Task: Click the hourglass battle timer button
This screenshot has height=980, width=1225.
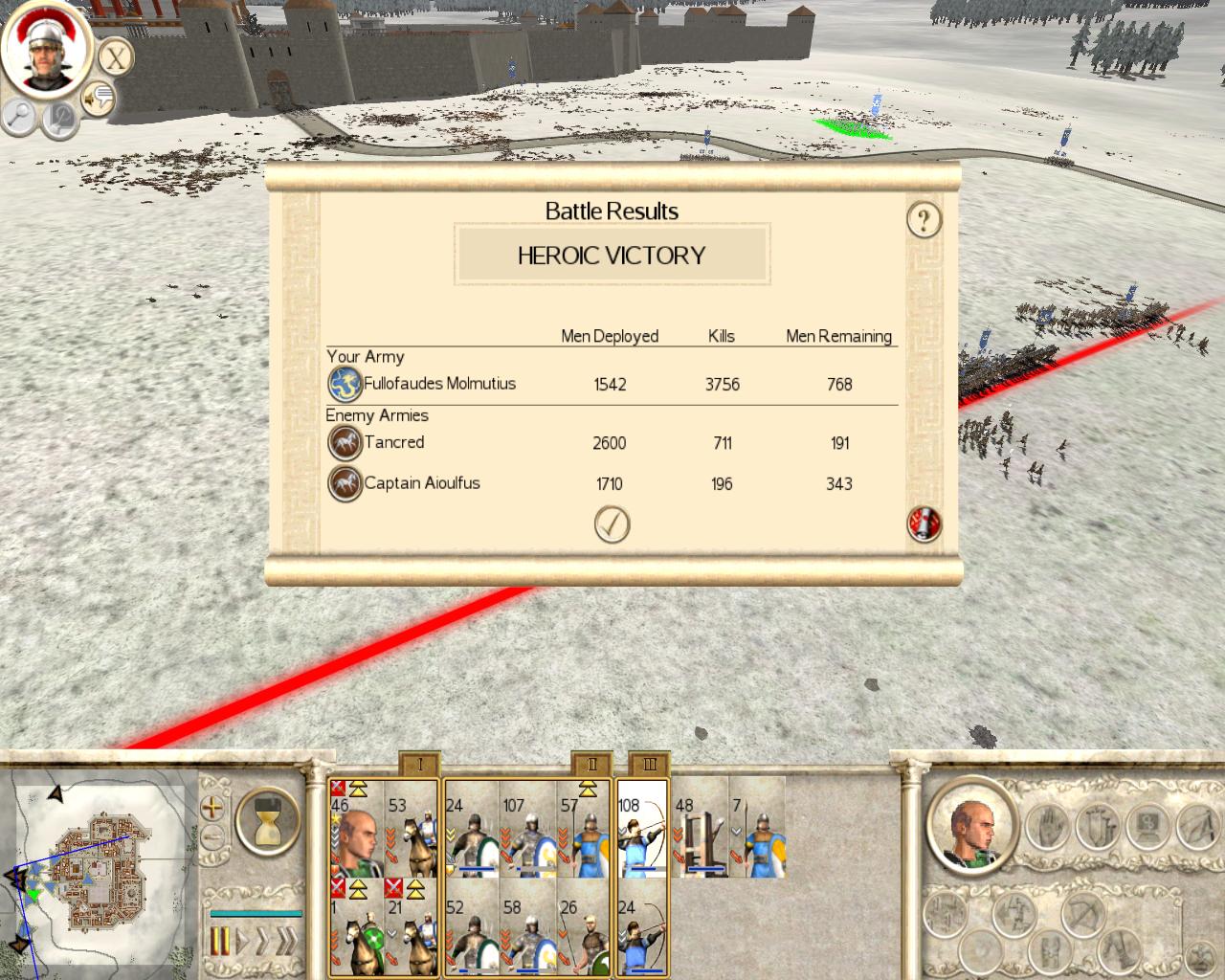Action: [x=267, y=822]
